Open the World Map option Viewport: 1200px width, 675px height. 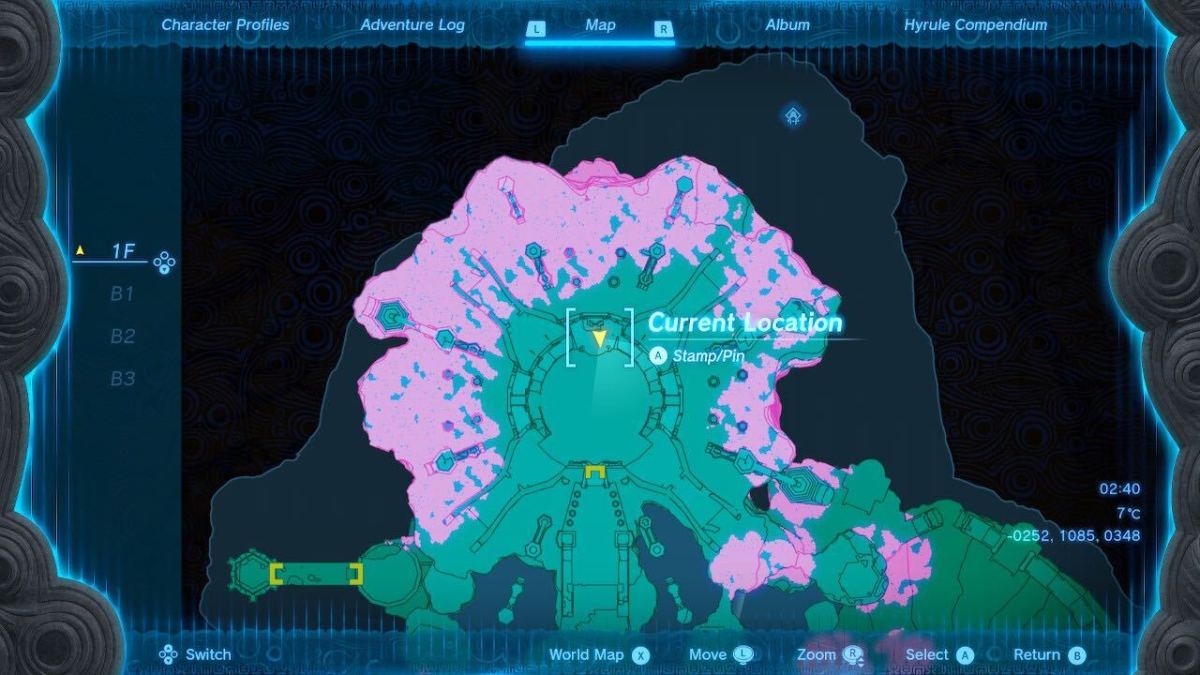click(x=598, y=655)
